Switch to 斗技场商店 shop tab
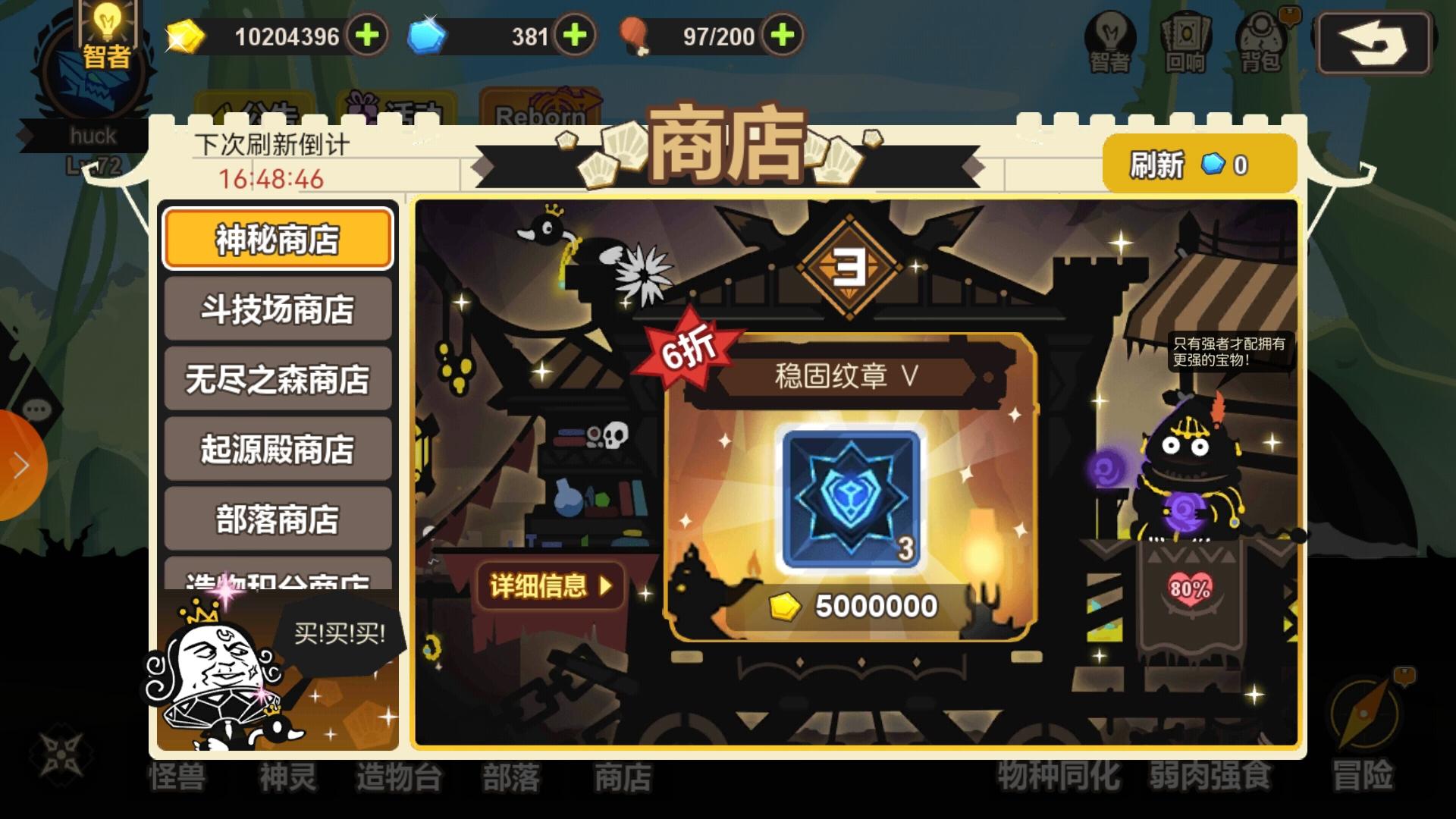The image size is (1456, 819). click(277, 309)
